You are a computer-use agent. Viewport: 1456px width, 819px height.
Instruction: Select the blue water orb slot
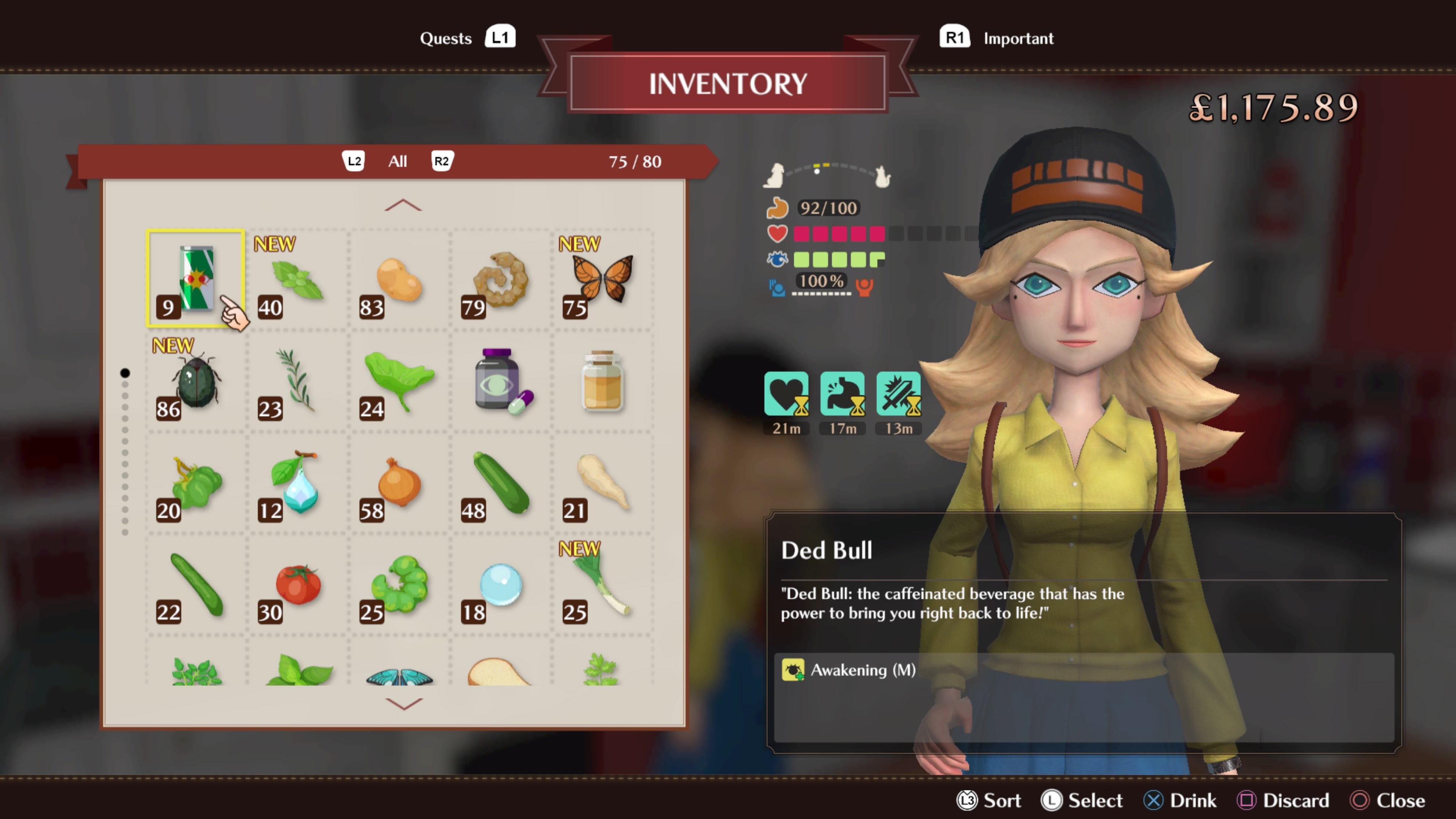click(x=500, y=584)
